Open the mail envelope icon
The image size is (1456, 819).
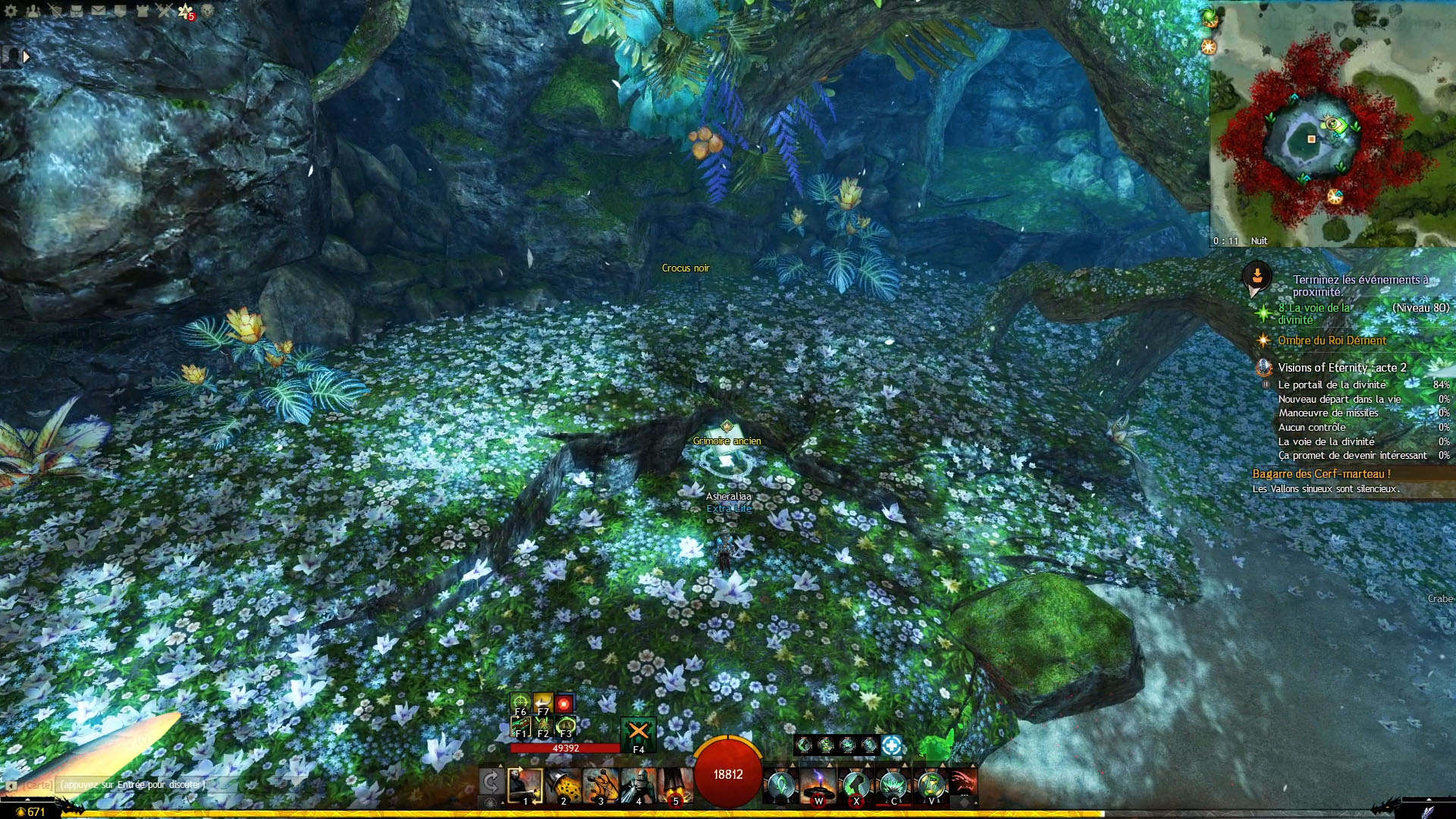pos(99,11)
